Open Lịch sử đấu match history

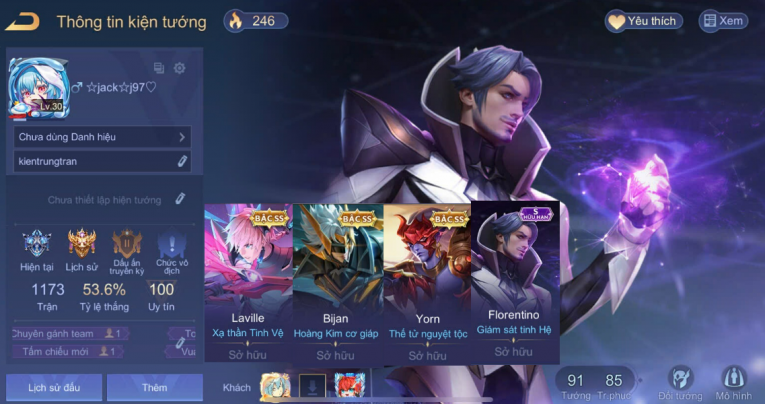[52, 387]
